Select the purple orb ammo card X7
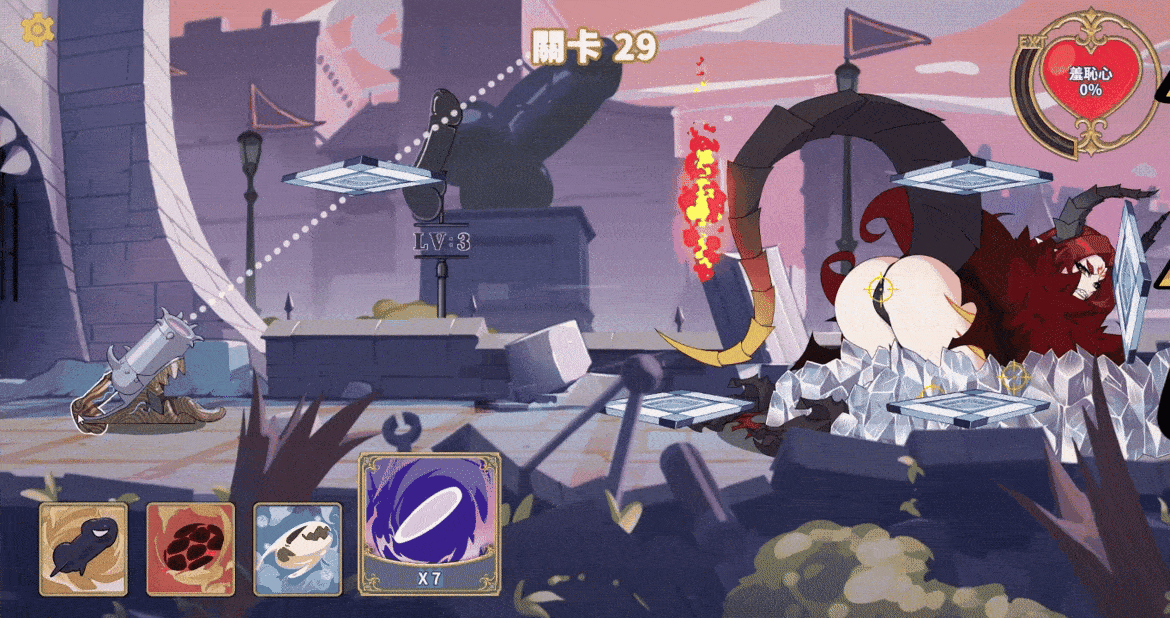Viewport: 1170px width, 618px height. [429, 523]
